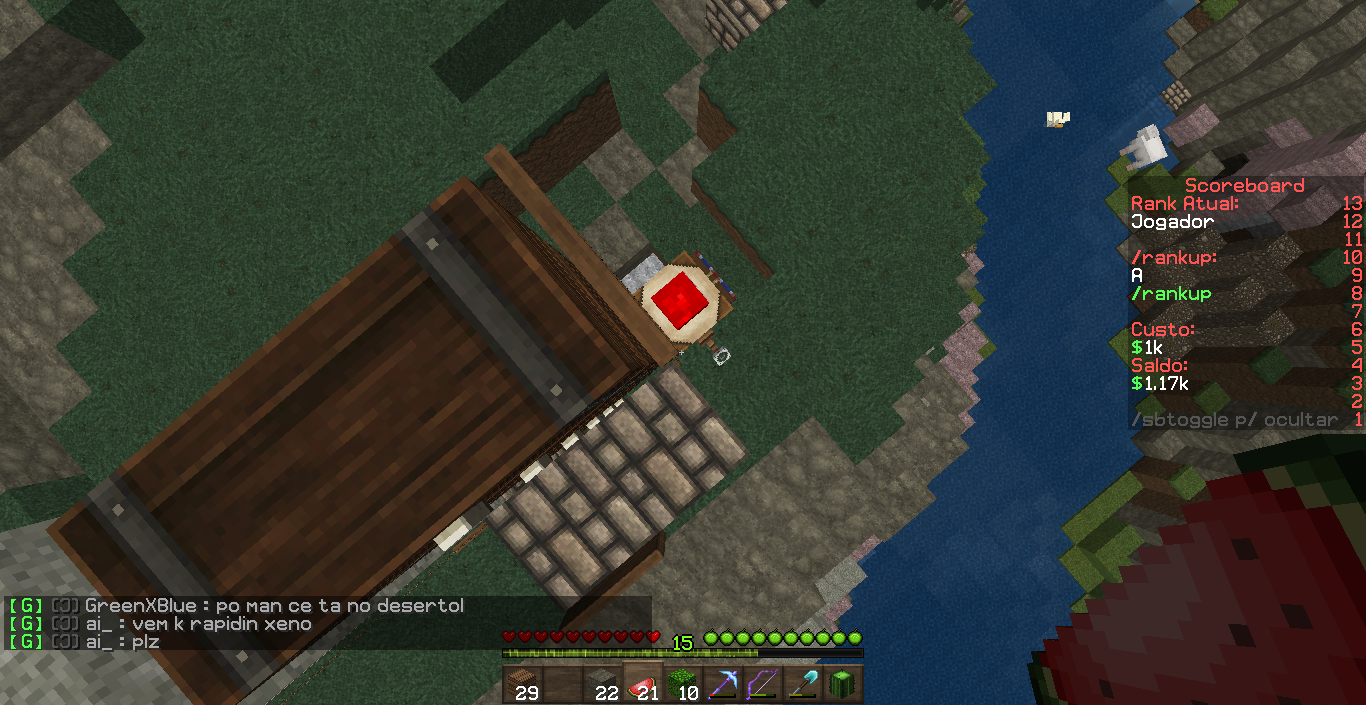Image resolution: width=1366 pixels, height=705 pixels.
Task: Select the watermelon slices slot
Action: coord(642,684)
